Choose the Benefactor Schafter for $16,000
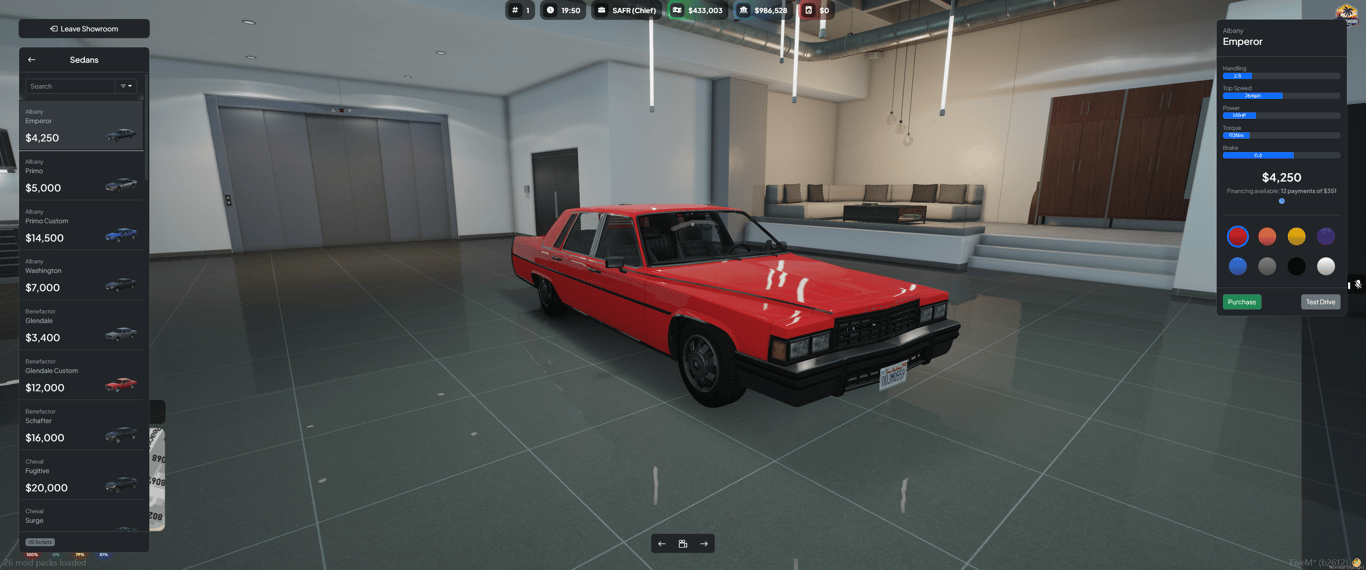Image resolution: width=1366 pixels, height=570 pixels. point(81,425)
